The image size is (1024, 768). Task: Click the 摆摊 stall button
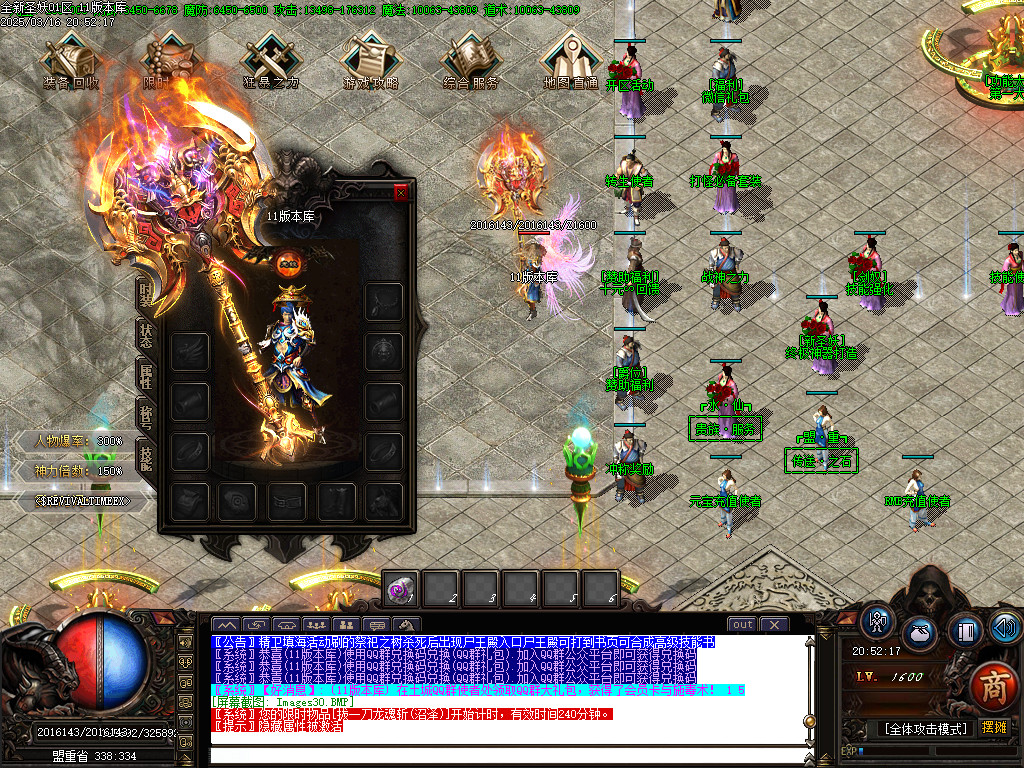click(x=995, y=727)
